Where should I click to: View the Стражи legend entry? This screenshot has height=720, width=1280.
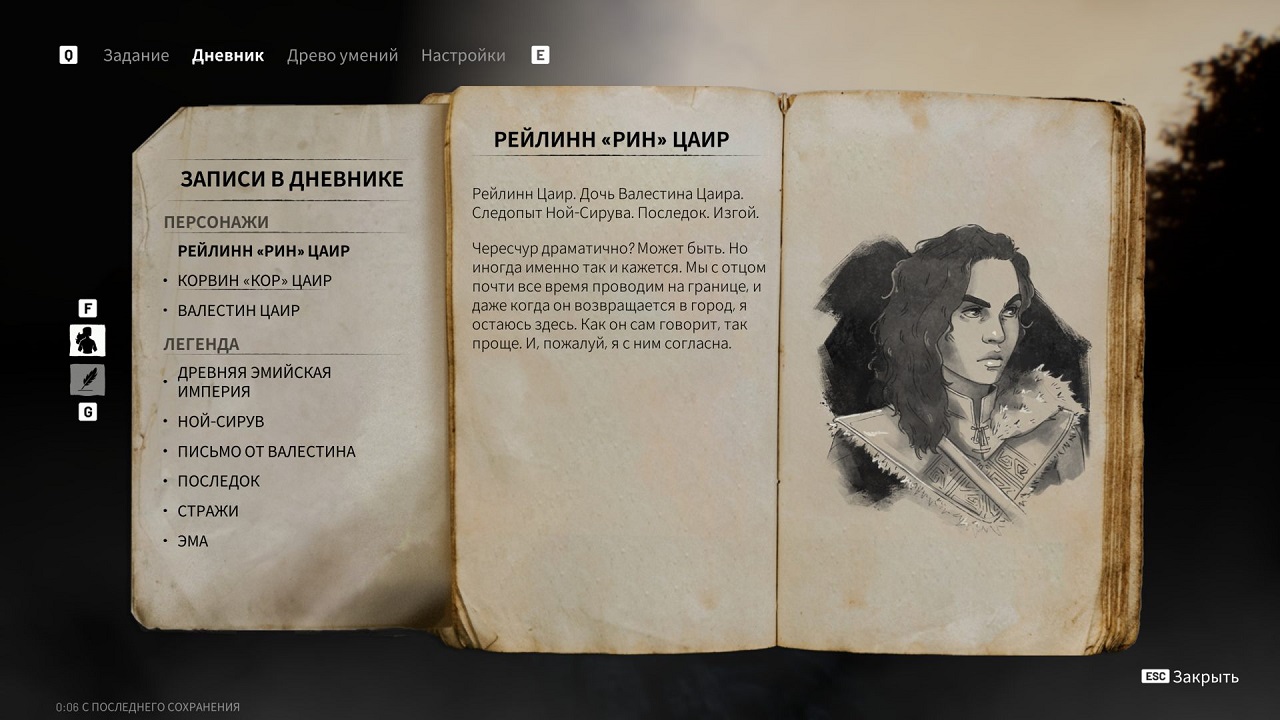pyautogui.click(x=208, y=511)
